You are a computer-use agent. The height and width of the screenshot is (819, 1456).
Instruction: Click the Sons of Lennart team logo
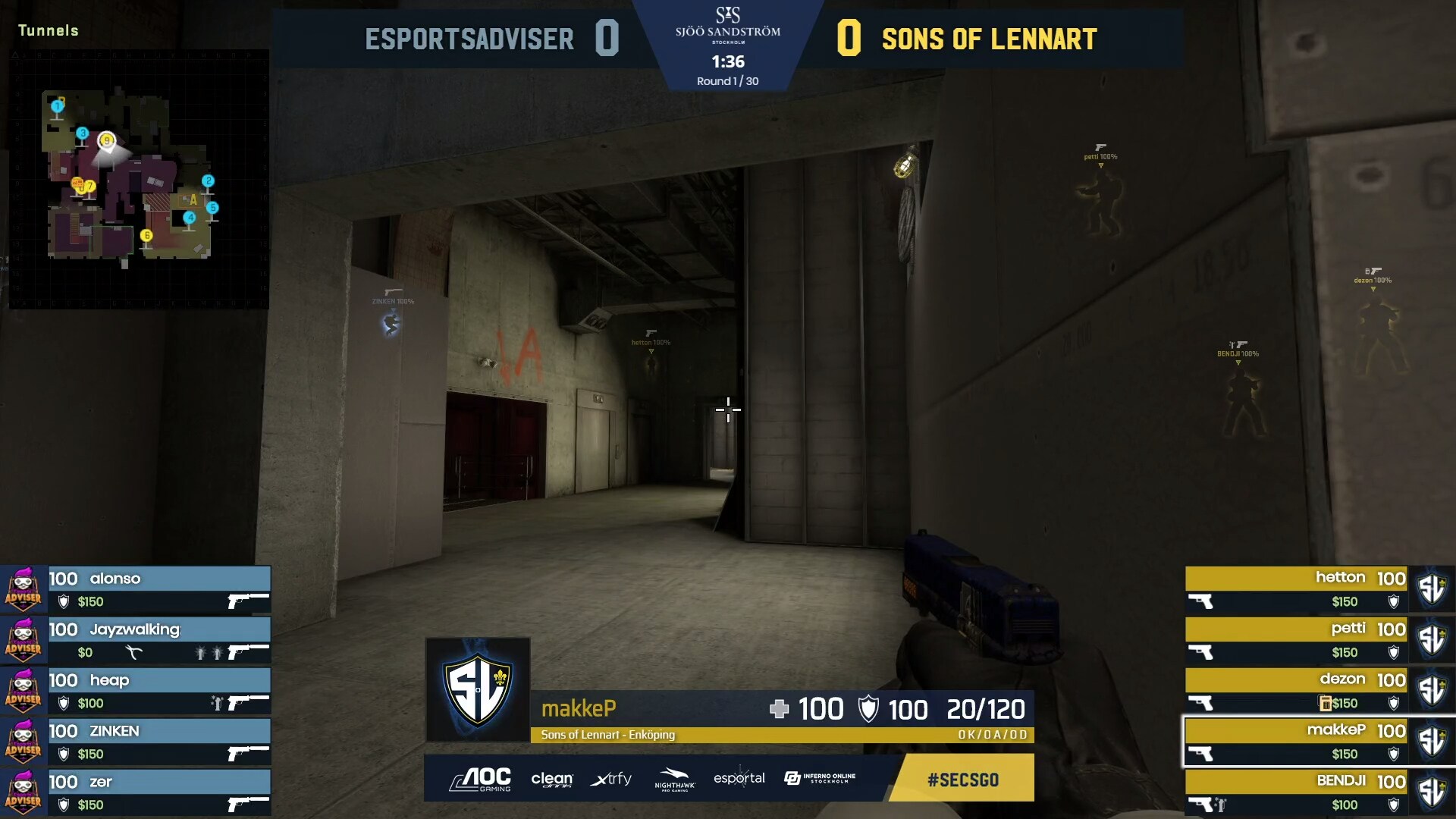pyautogui.click(x=476, y=690)
